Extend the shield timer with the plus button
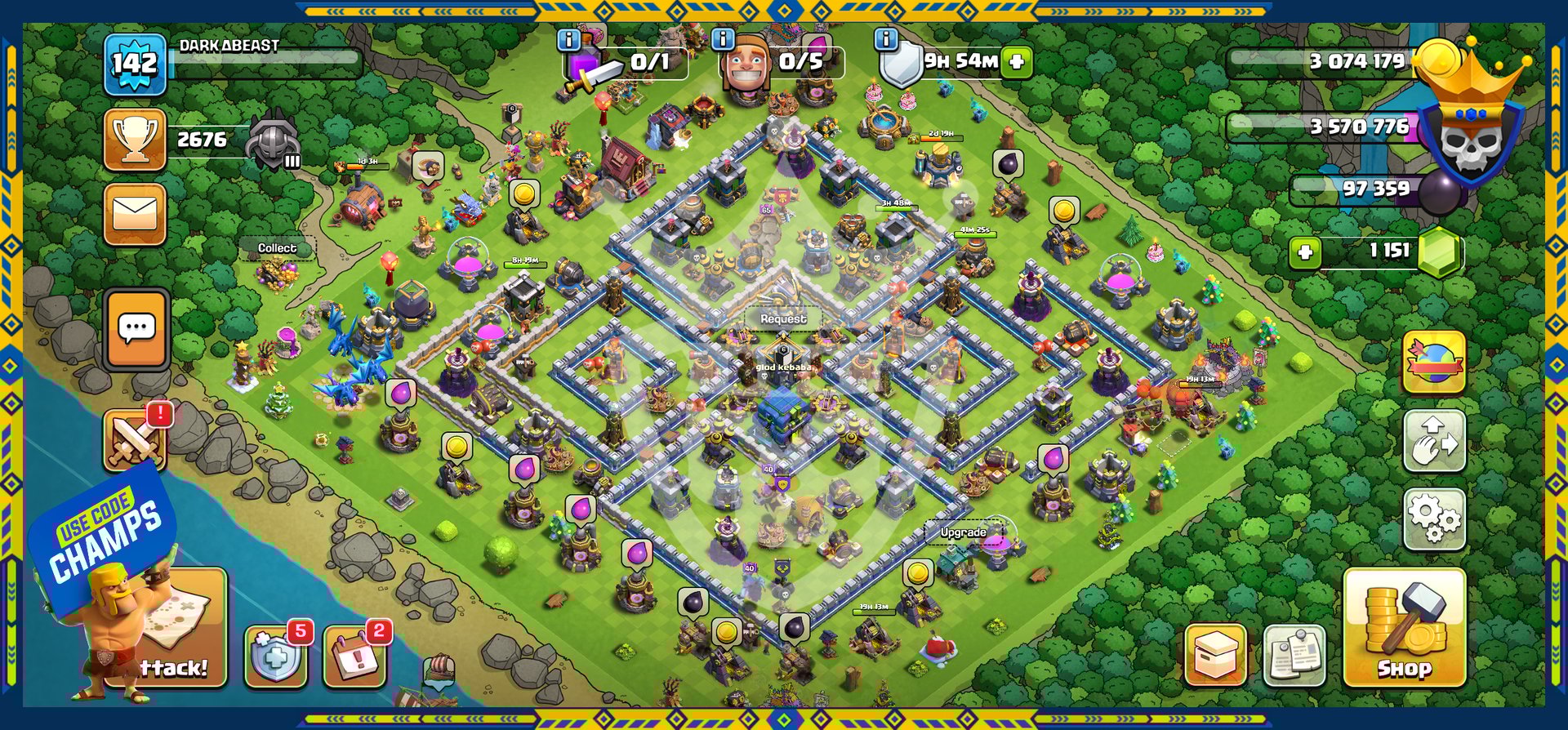Screen dimensions: 1568x730 [1017, 61]
